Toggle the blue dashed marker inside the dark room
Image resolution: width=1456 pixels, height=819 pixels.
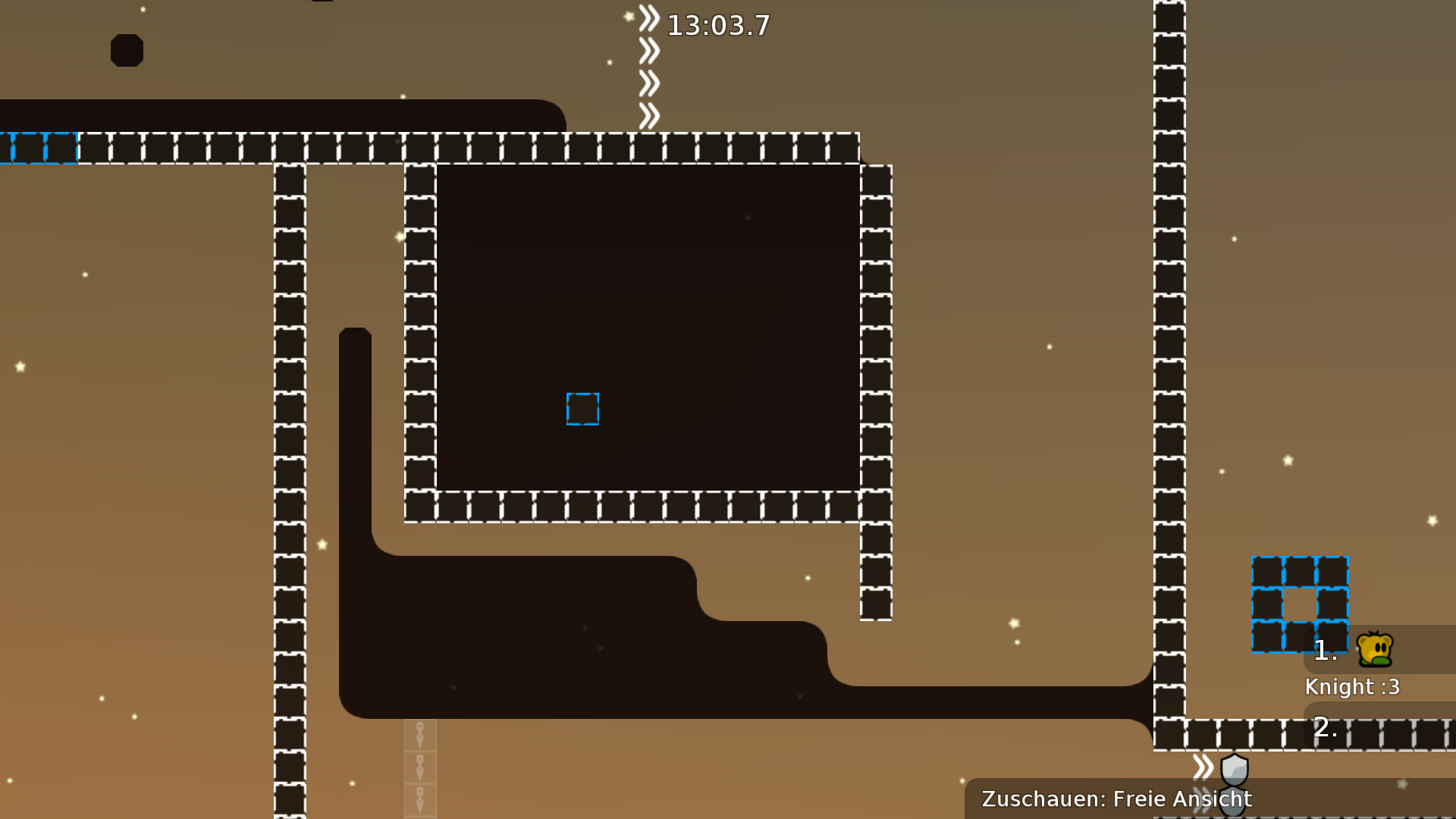pos(582,408)
